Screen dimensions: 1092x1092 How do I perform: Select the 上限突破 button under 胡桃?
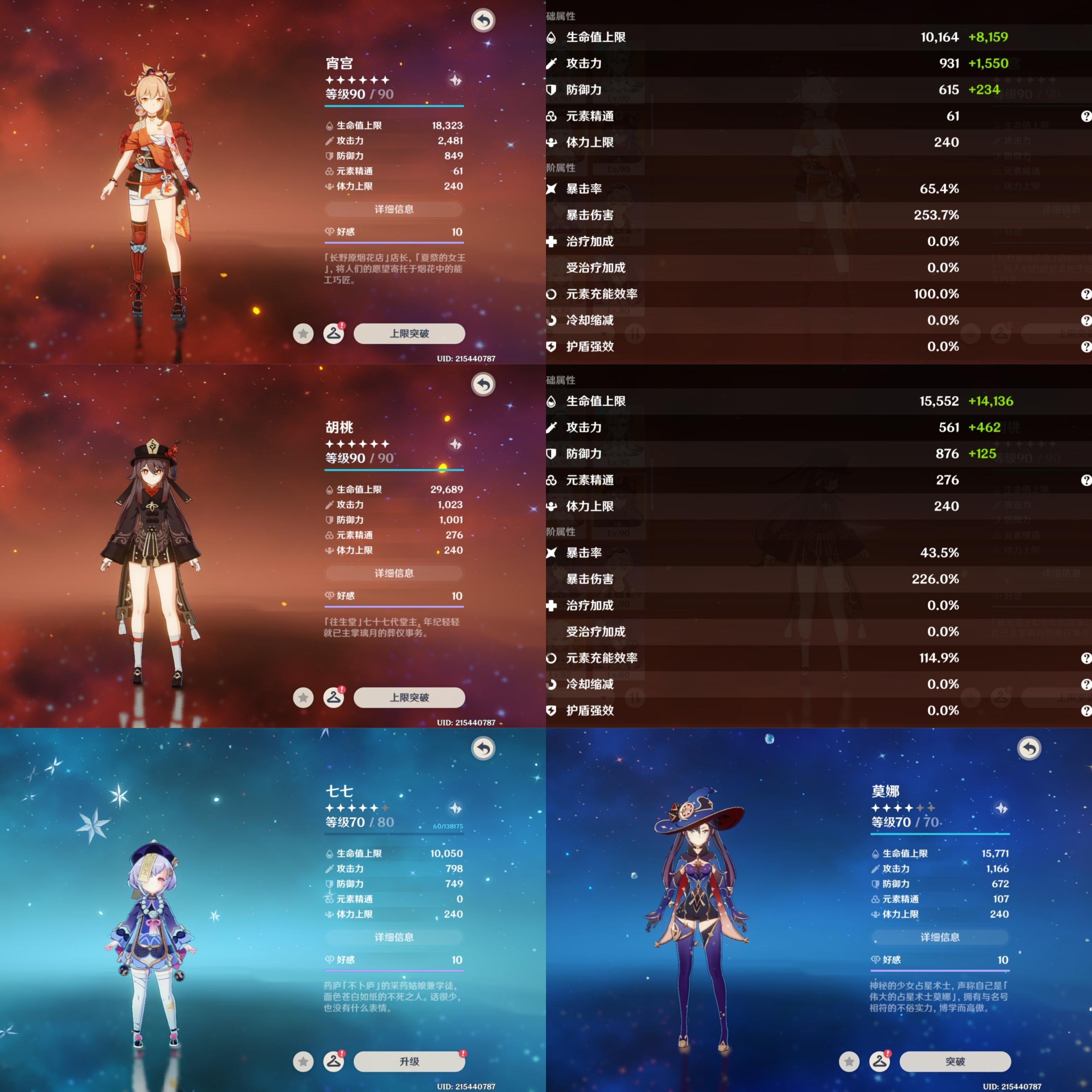[409, 697]
